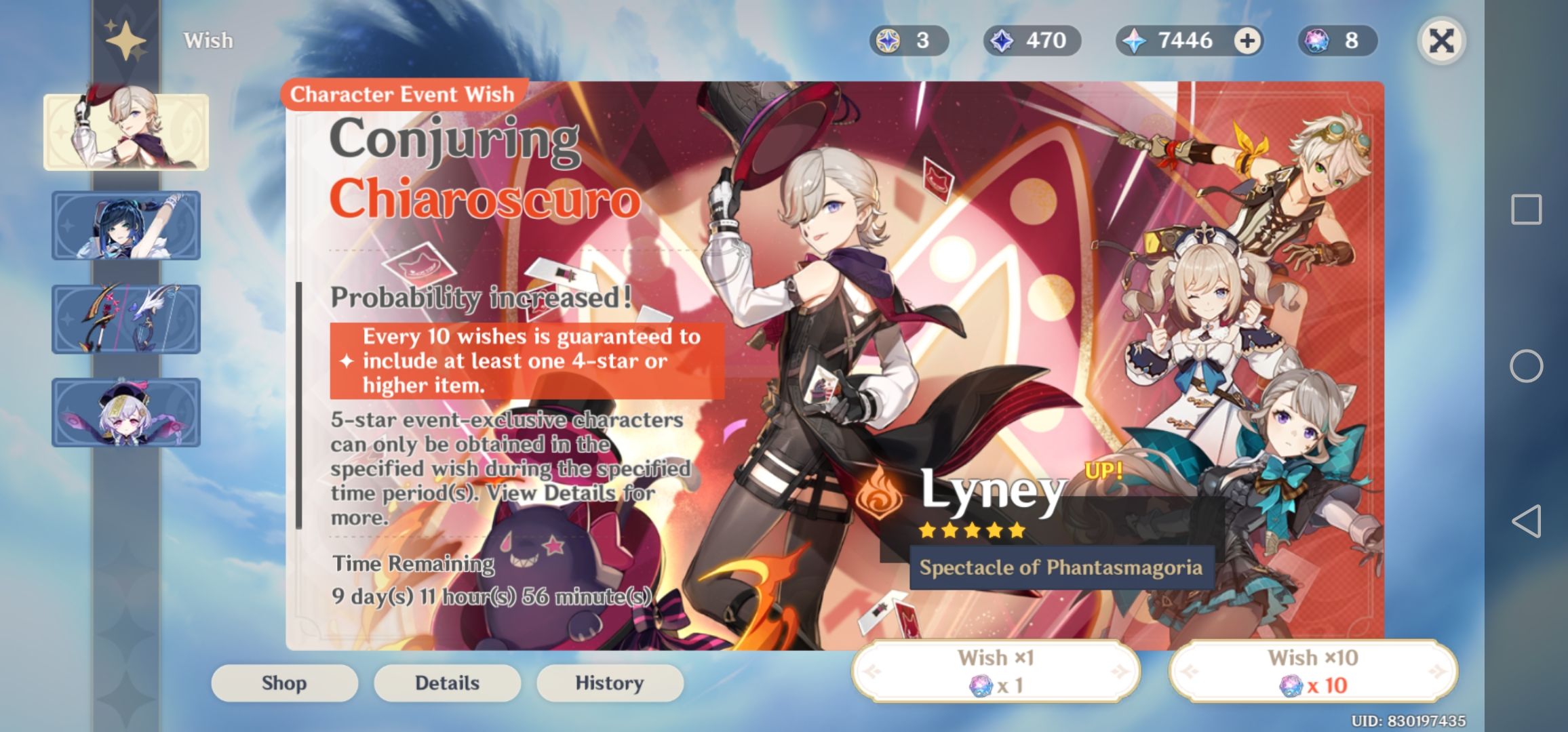1568x732 pixels.
Task: Select the active Lyney banner thumbnail
Action: point(125,131)
